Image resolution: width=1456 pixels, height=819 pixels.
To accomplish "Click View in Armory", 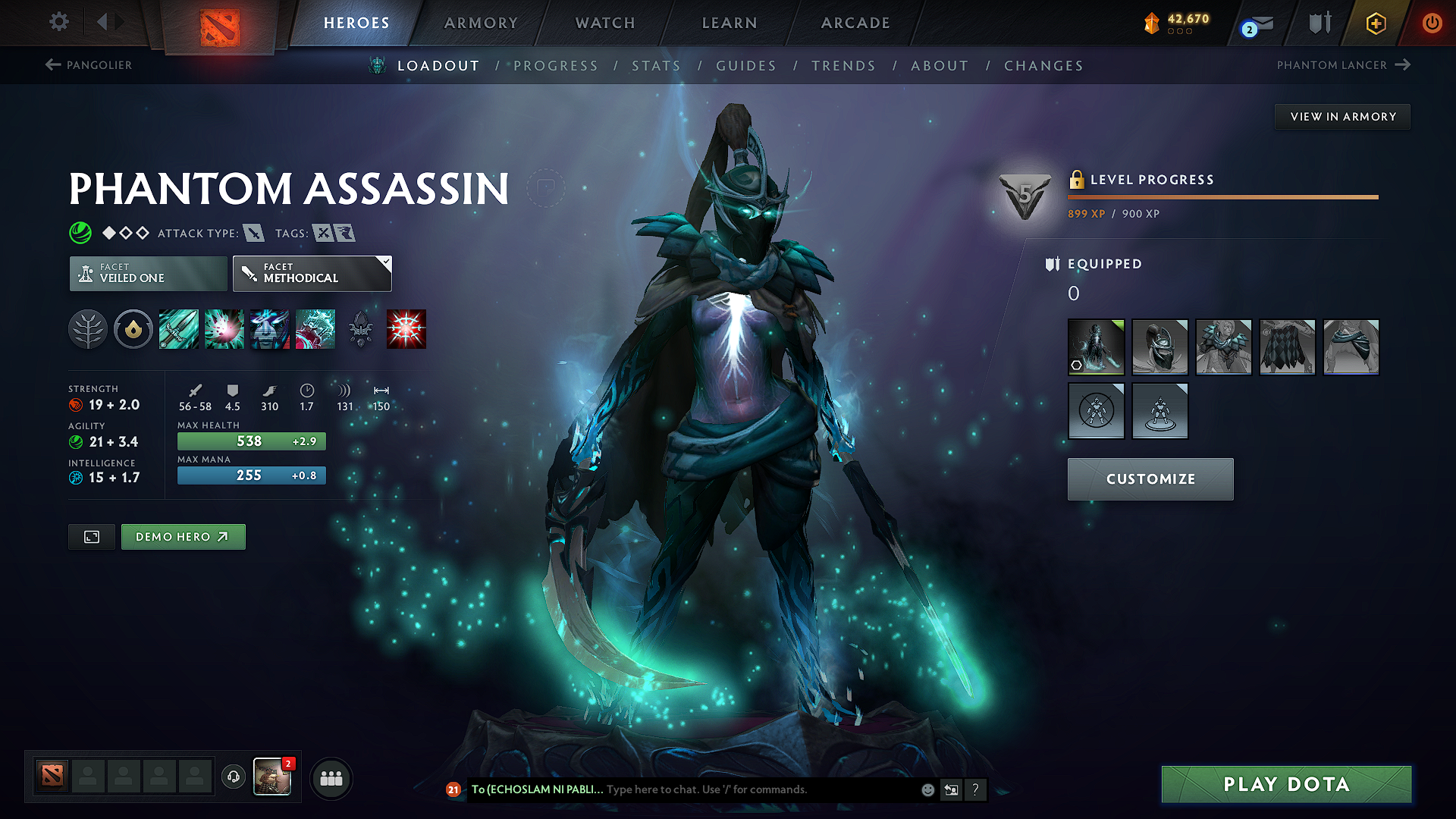I will click(x=1342, y=117).
